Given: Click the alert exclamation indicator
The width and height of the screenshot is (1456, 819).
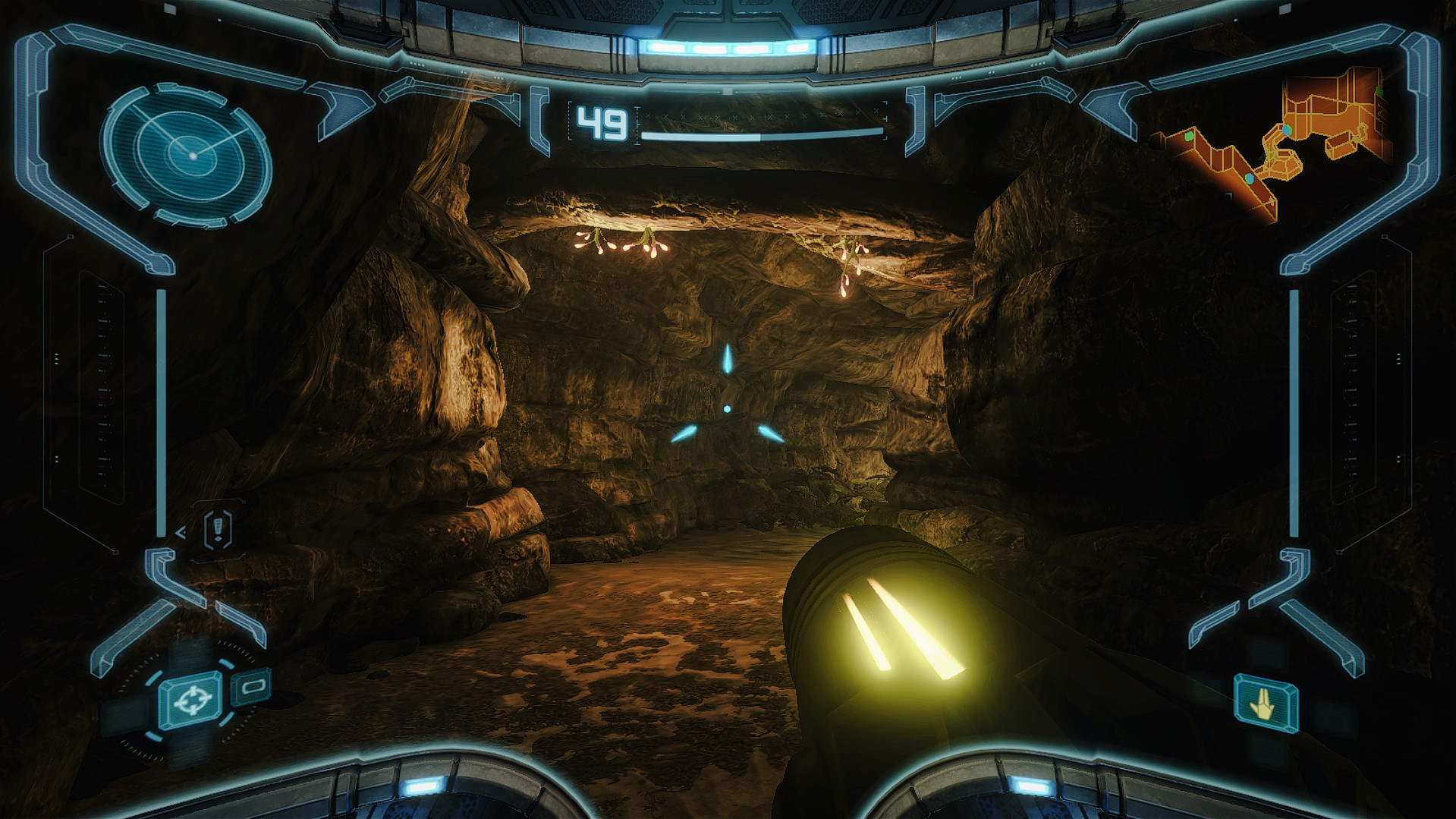Looking at the screenshot, I should 218,529.
